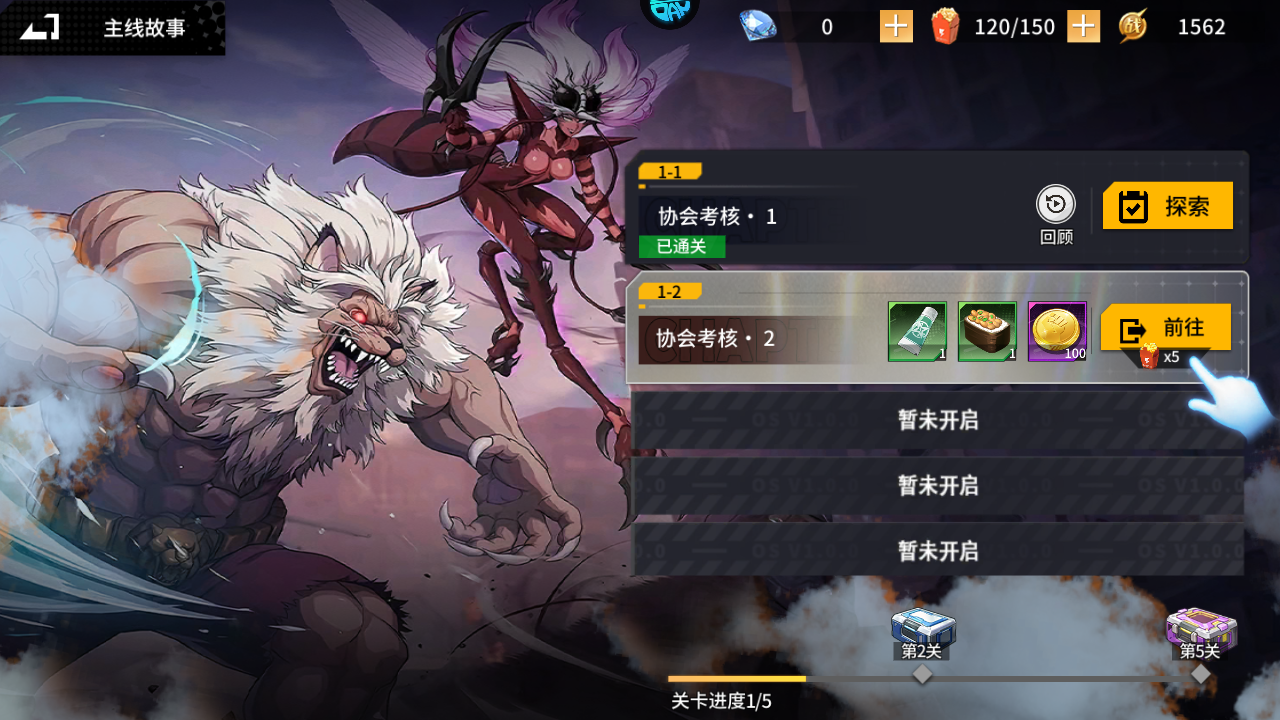The width and height of the screenshot is (1280, 720).
Task: Click the DAY circular logo at top center
Action: click(669, 14)
